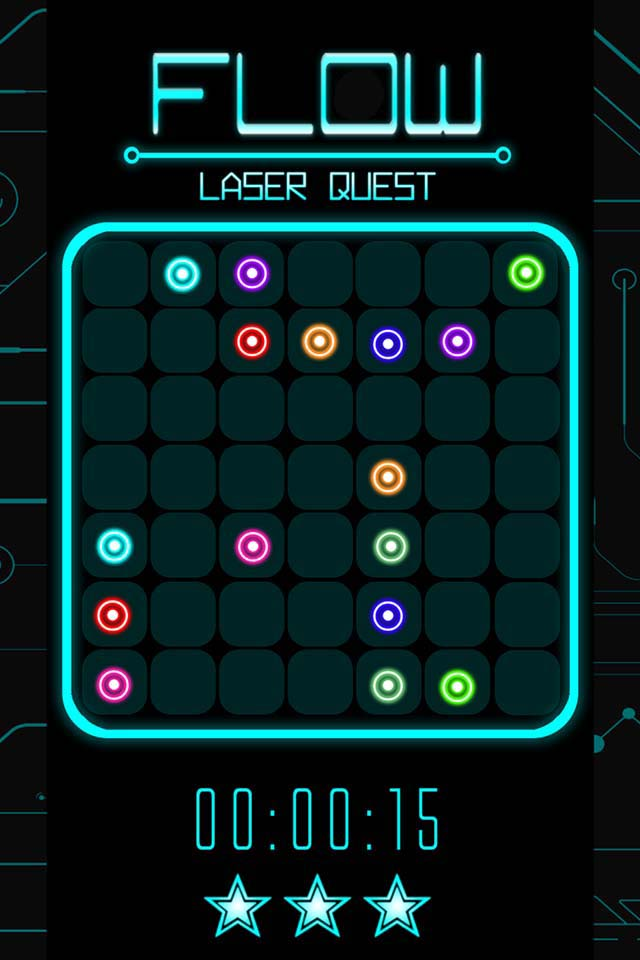Select the purple dot next to the cyan dot
This screenshot has width=640, height=960.
pyautogui.click(x=251, y=273)
